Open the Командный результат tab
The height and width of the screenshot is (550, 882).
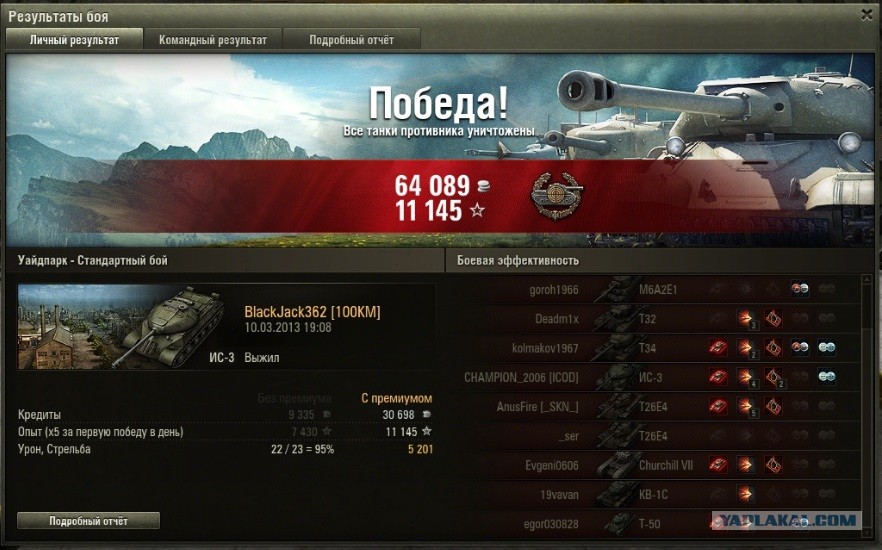click(213, 40)
